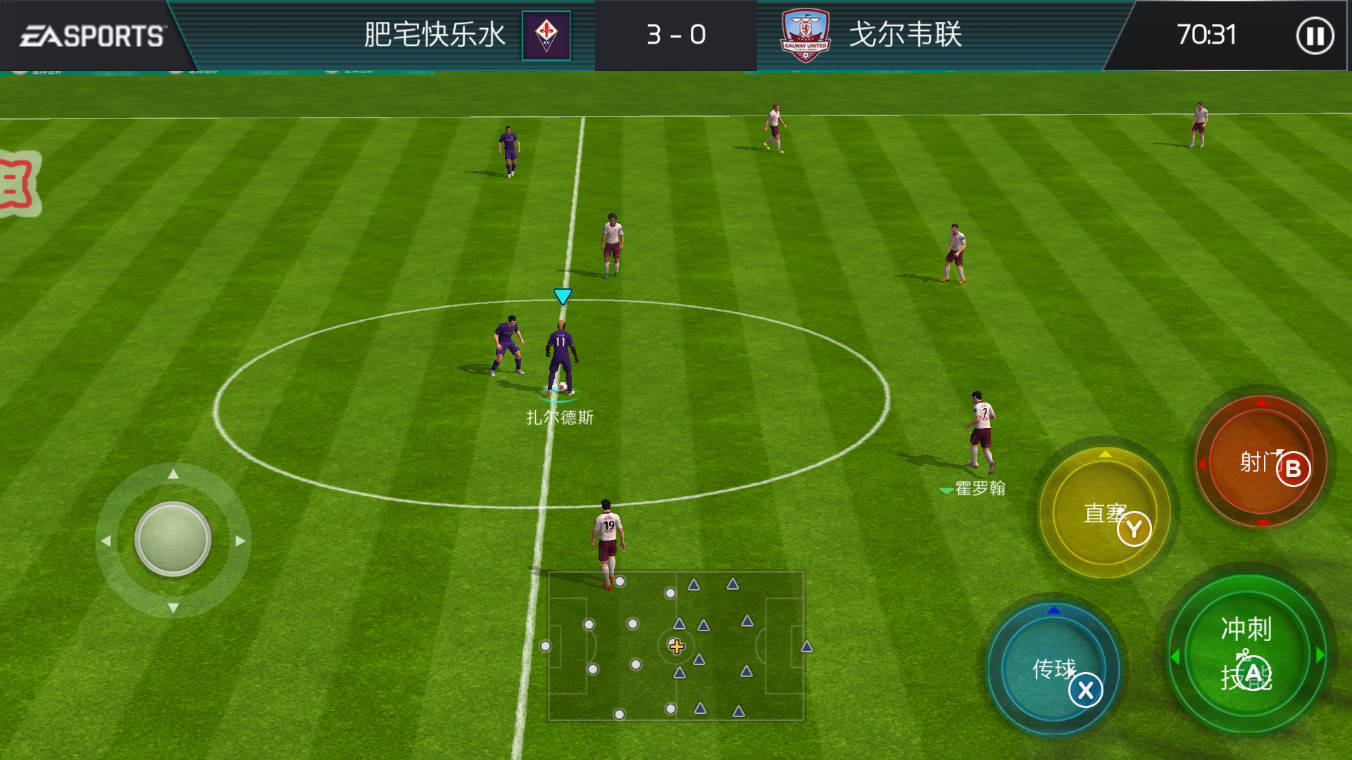Click the 3 - 0 scoreboard
This screenshot has width=1352, height=760.
pyautogui.click(x=676, y=35)
